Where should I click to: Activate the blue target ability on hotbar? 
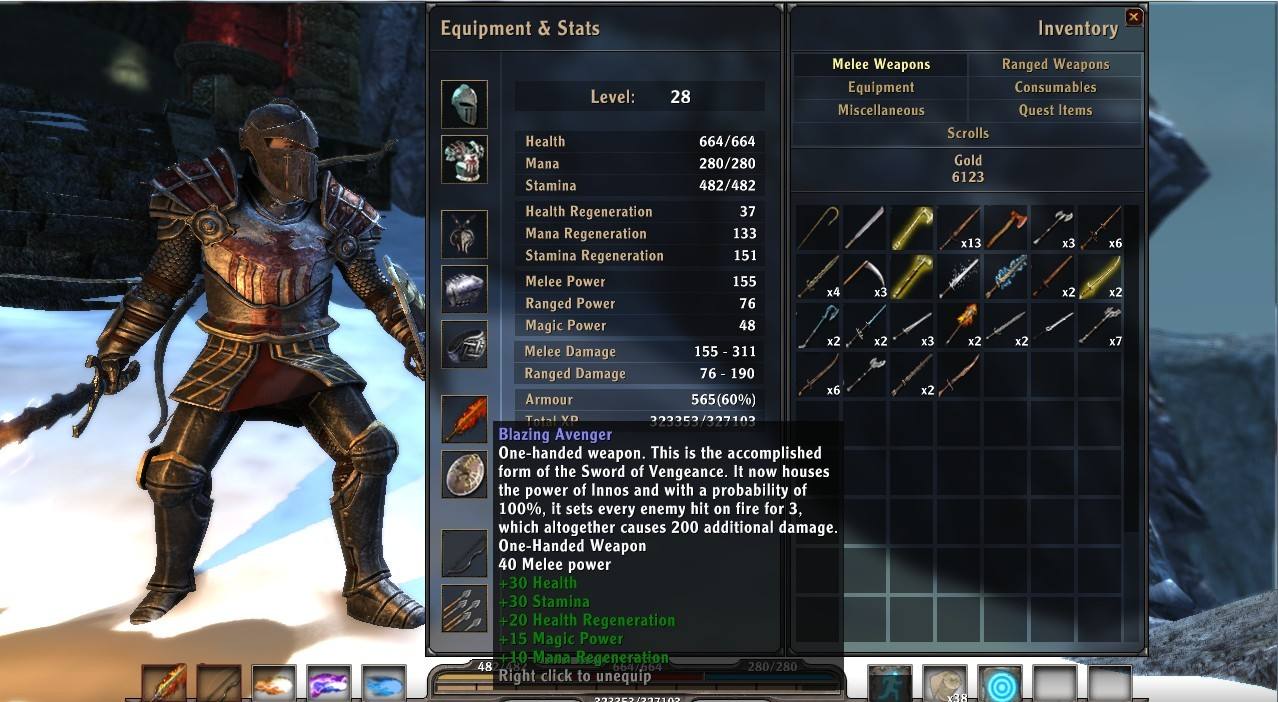(999, 685)
